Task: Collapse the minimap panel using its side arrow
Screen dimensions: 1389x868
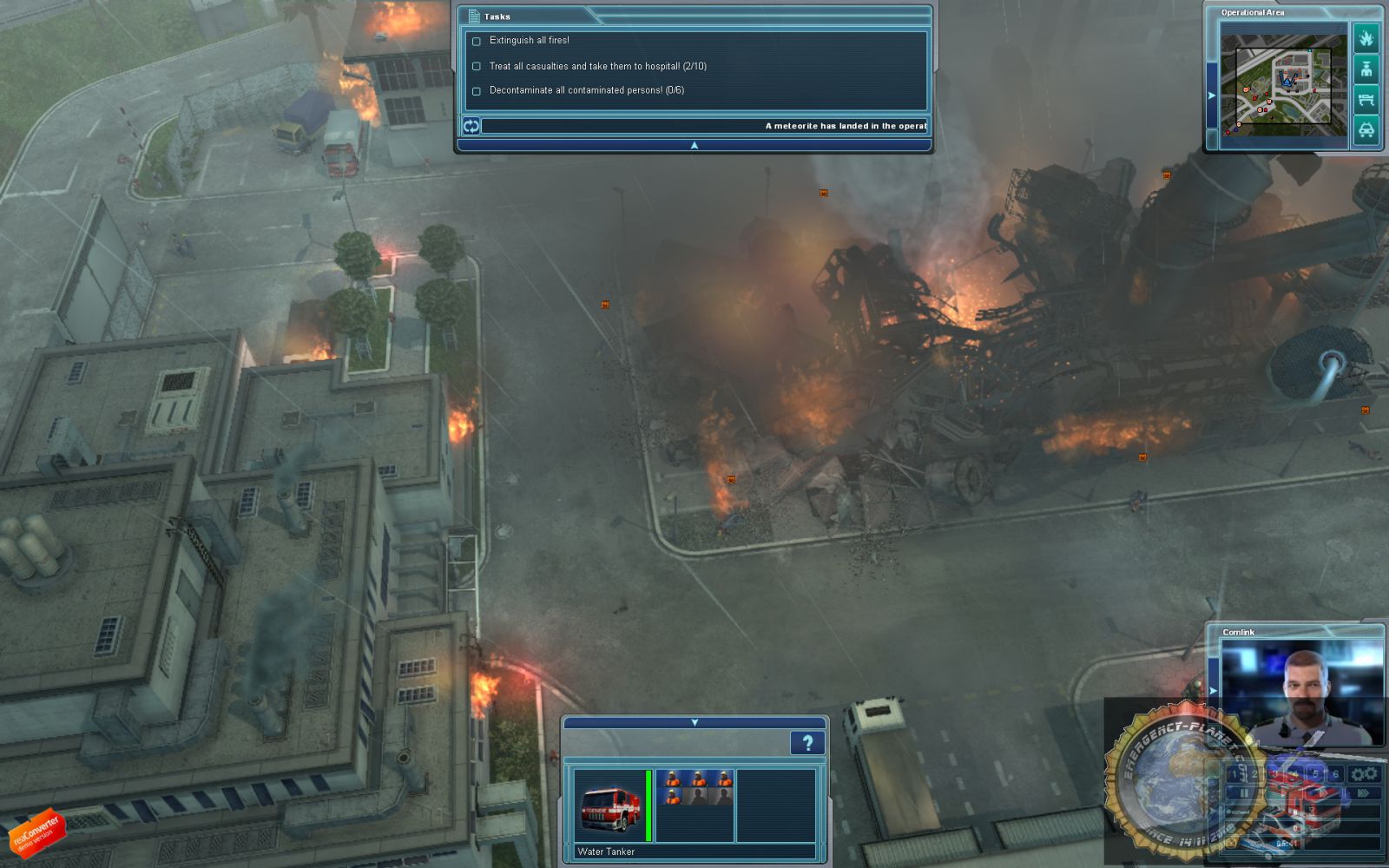Action: pyautogui.click(x=1212, y=95)
